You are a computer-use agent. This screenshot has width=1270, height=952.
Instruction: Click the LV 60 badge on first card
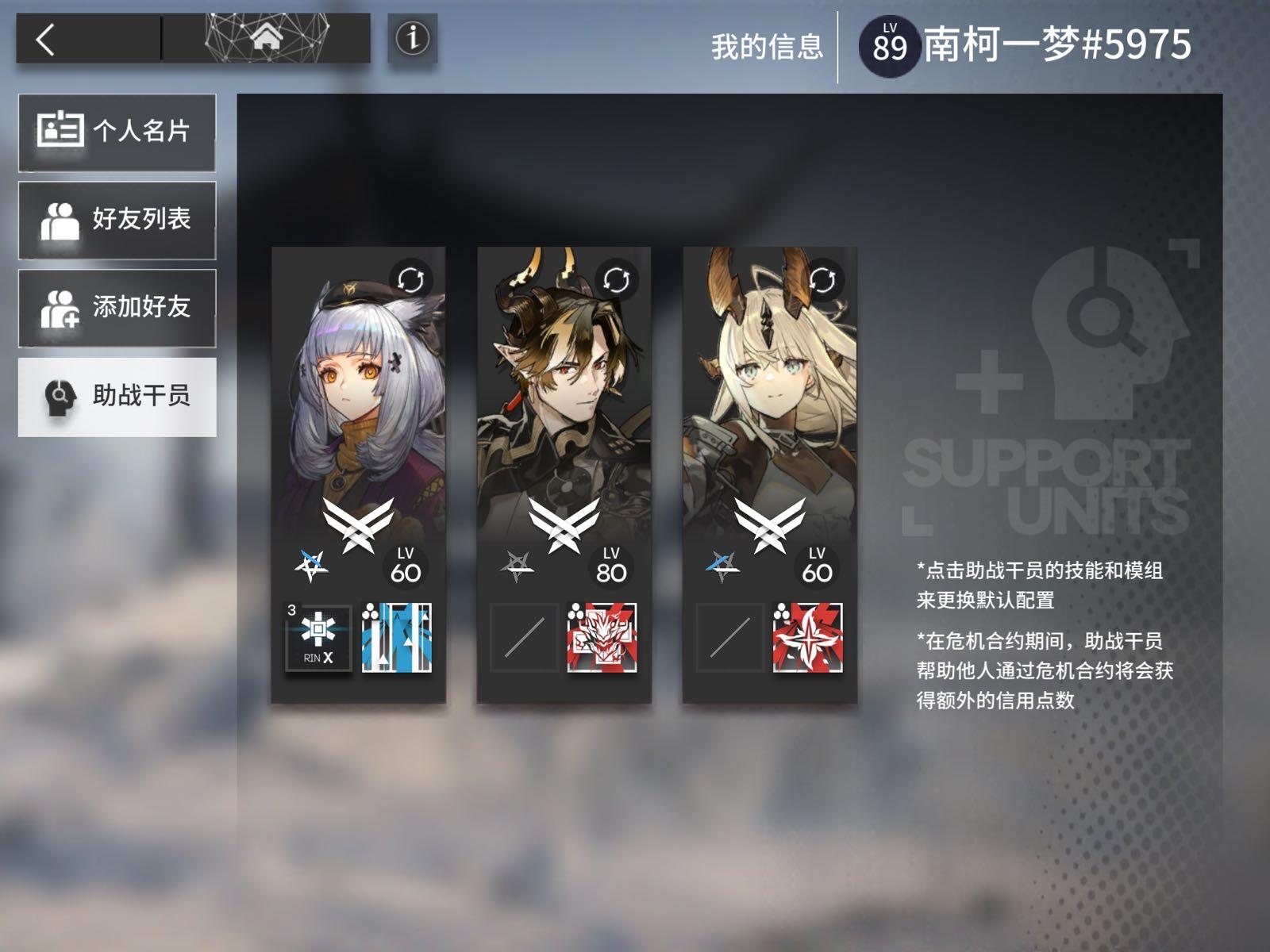(403, 564)
